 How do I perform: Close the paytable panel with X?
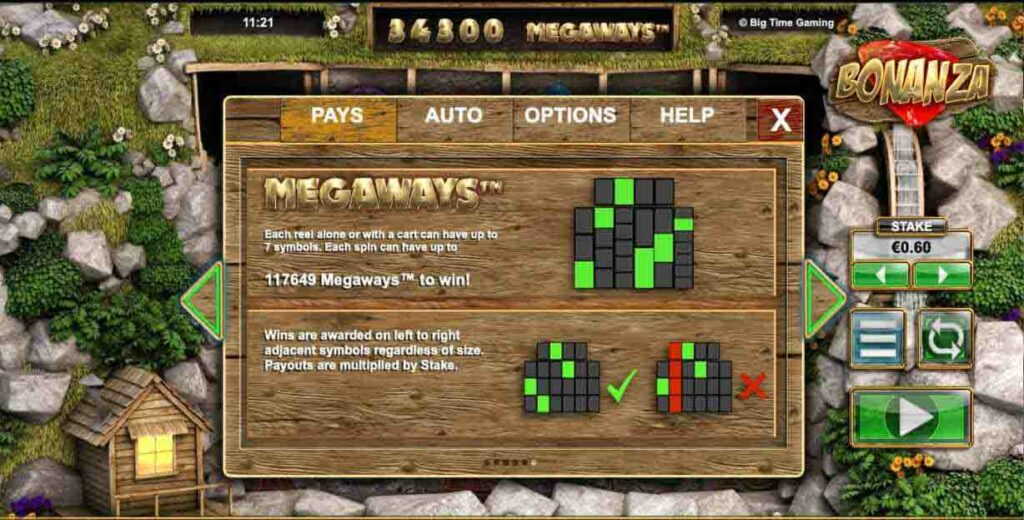tap(780, 121)
